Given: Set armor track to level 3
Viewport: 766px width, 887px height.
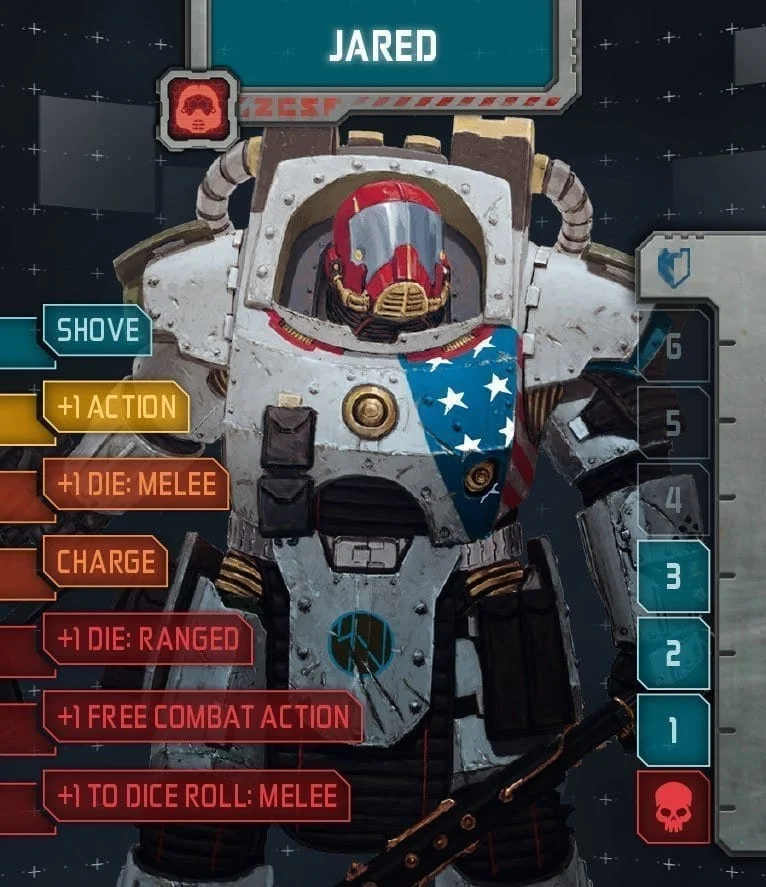Looking at the screenshot, I should pyautogui.click(x=673, y=577).
